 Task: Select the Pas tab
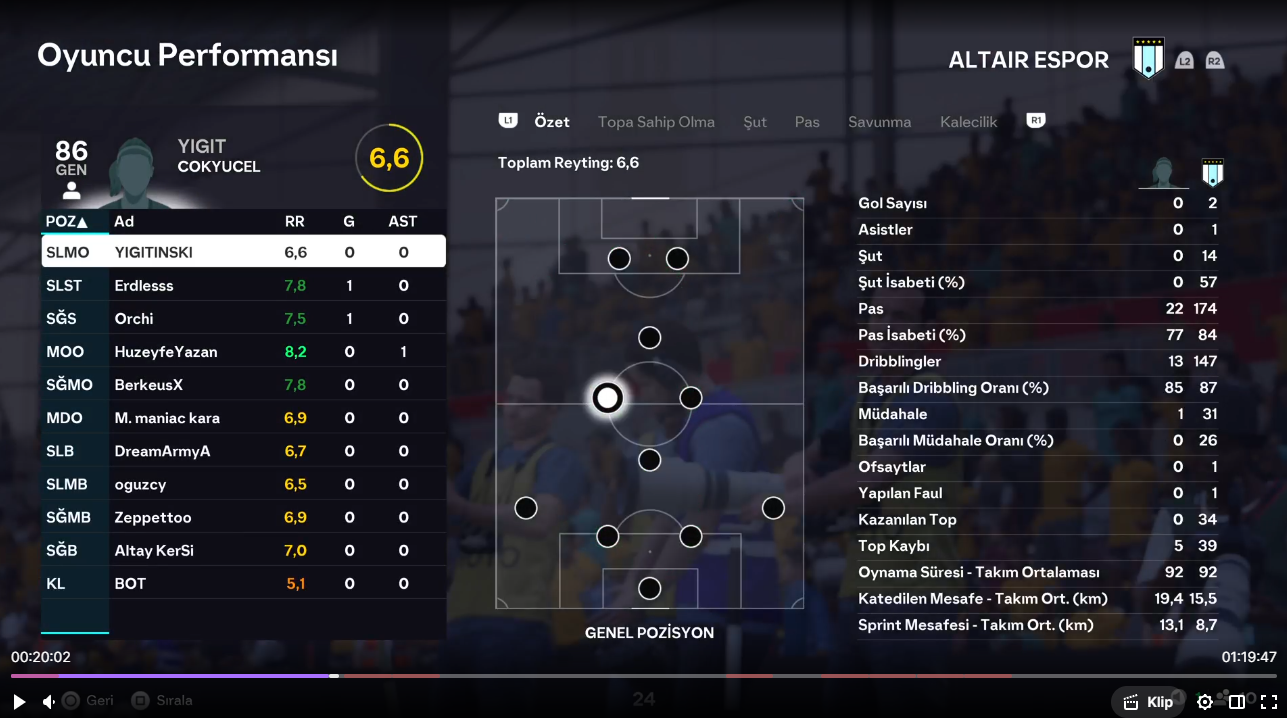[807, 122]
